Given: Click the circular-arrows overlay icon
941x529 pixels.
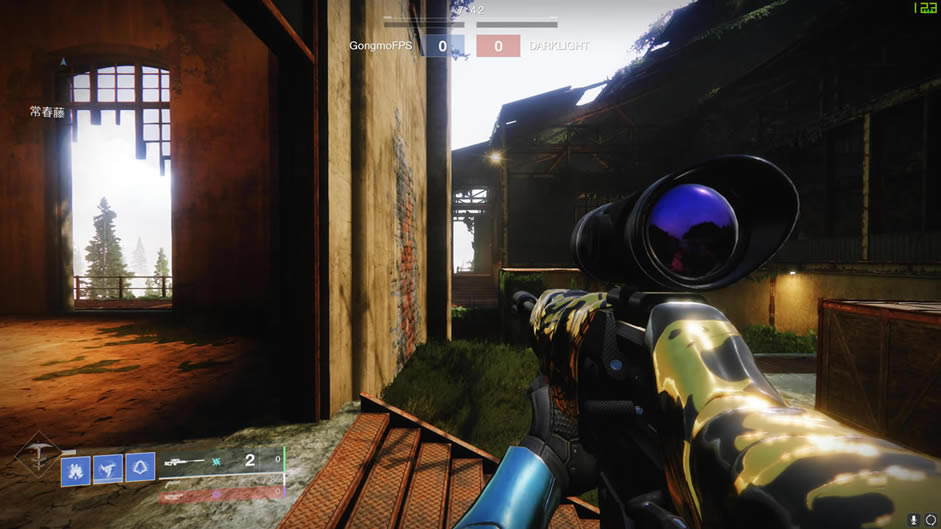Looking at the screenshot, I should click(x=931, y=519).
